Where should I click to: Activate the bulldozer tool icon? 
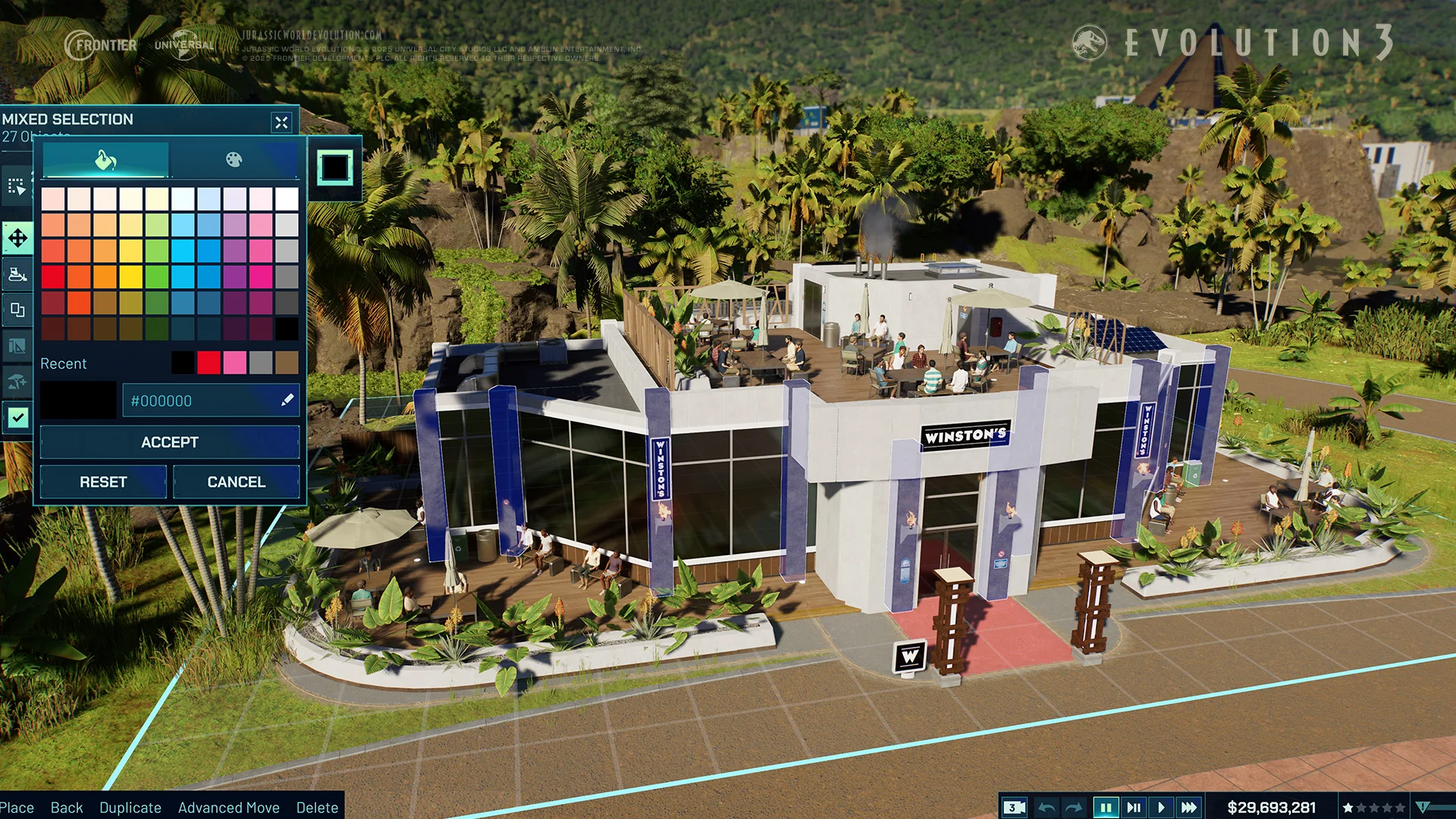(x=17, y=274)
